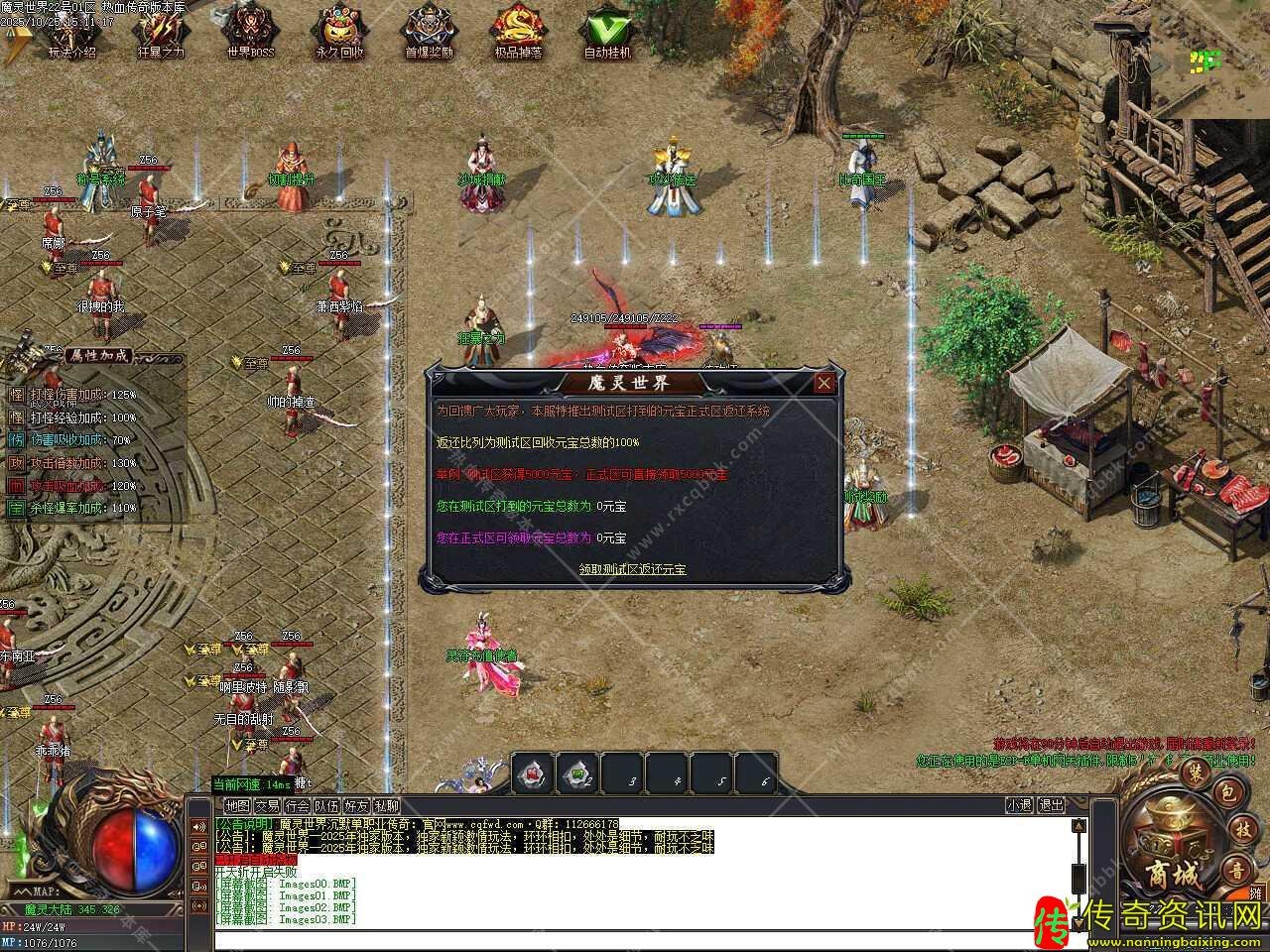Claim test-zone rebate via 领取测试区返还元宝

tap(633, 569)
